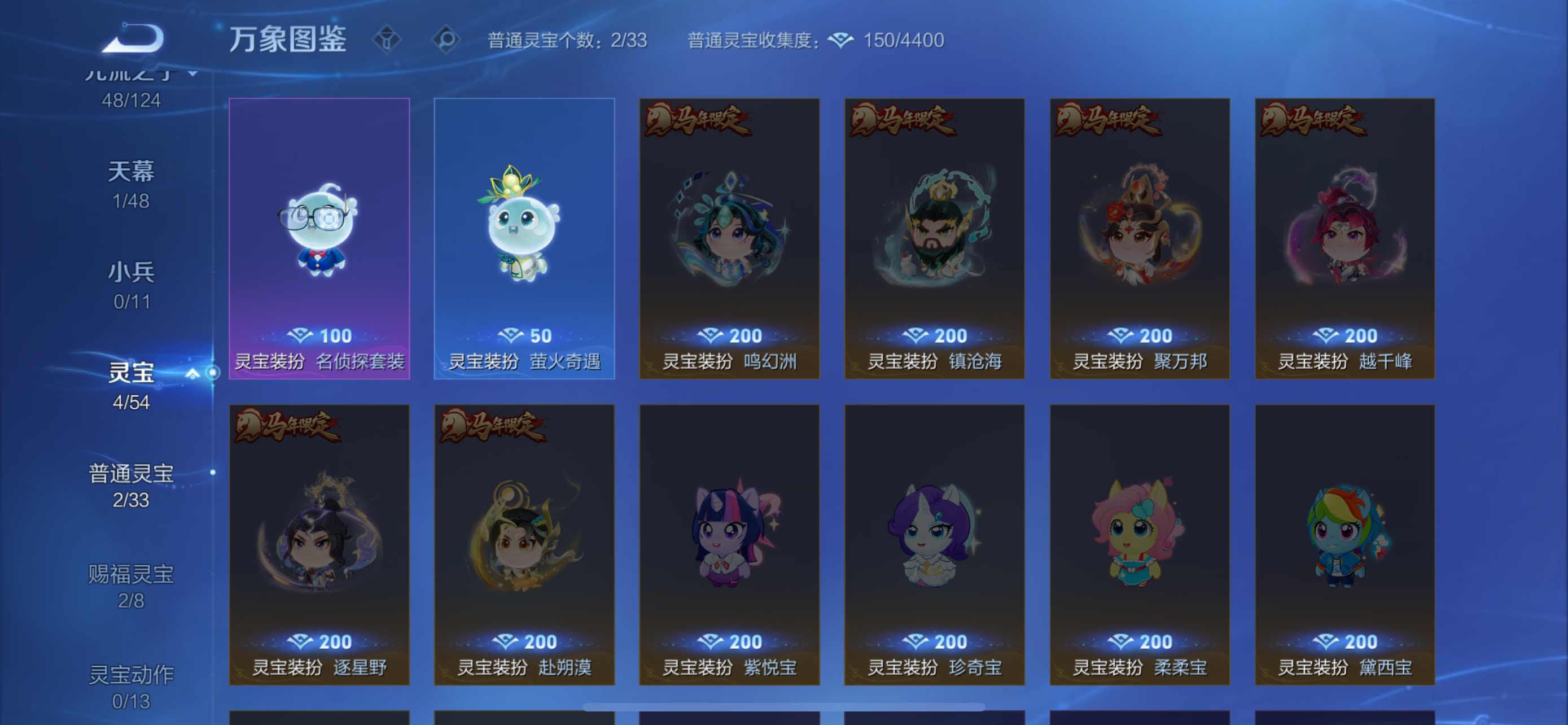Collapse the 灵宝 section chevron
This screenshot has height=725, width=1568.
point(194,374)
